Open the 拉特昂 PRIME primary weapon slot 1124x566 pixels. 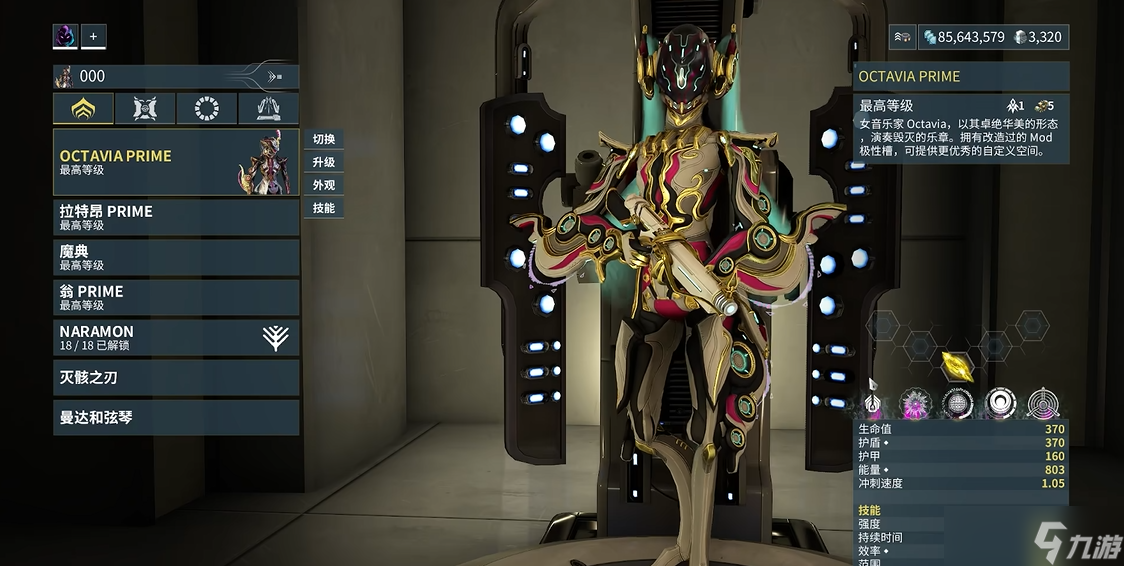(176, 217)
